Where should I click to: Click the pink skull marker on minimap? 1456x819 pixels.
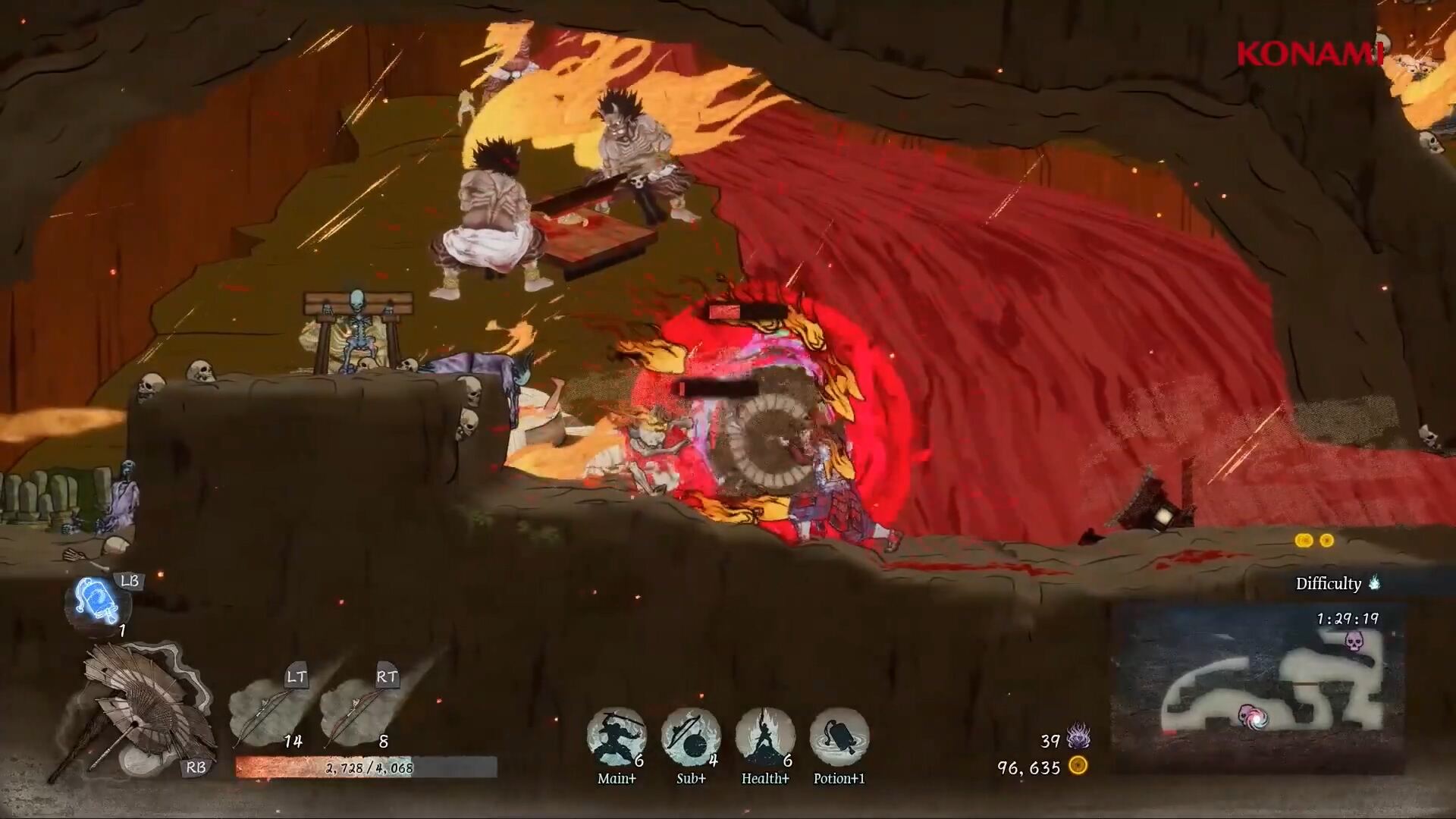click(x=1354, y=642)
